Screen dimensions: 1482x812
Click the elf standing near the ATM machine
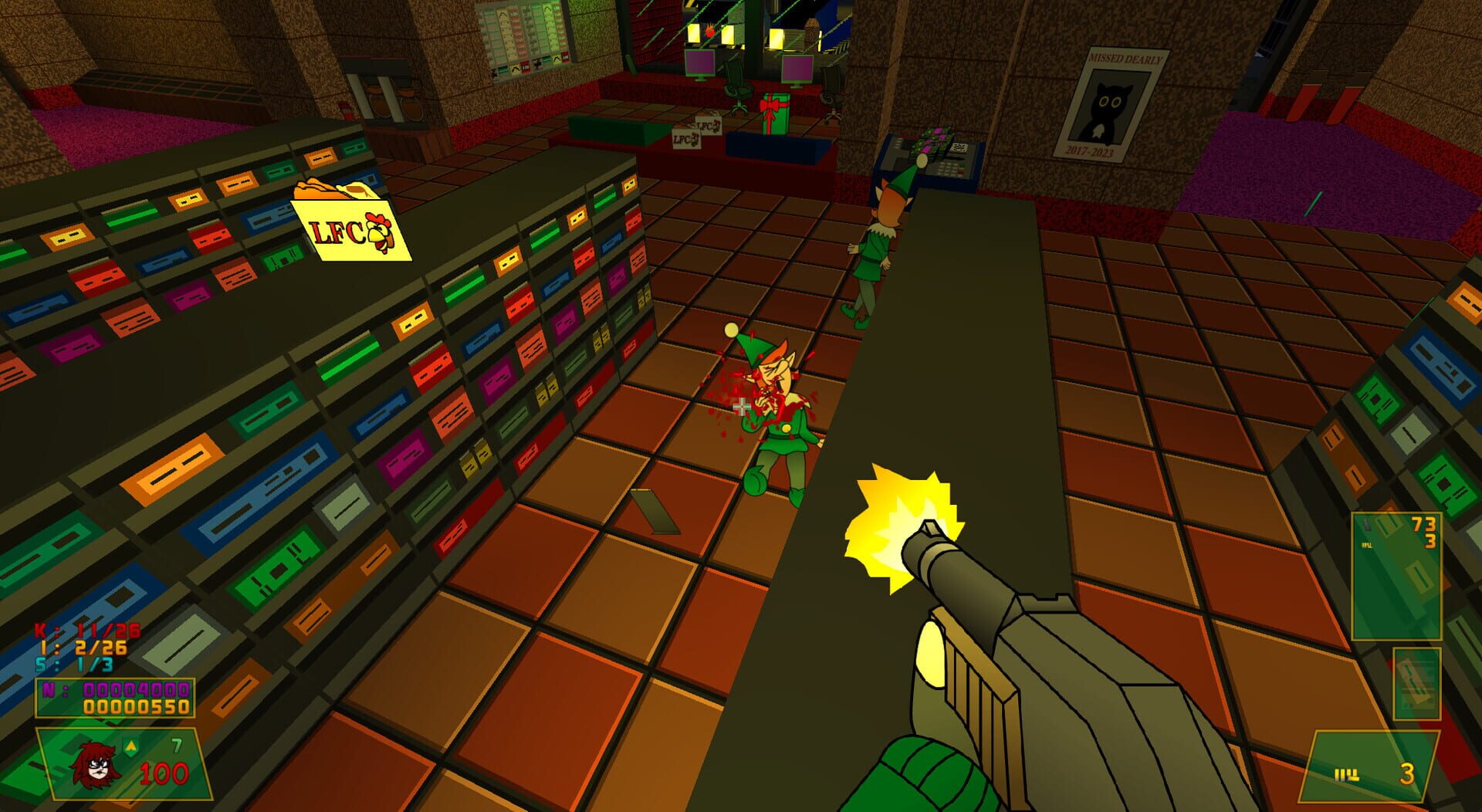[880, 247]
